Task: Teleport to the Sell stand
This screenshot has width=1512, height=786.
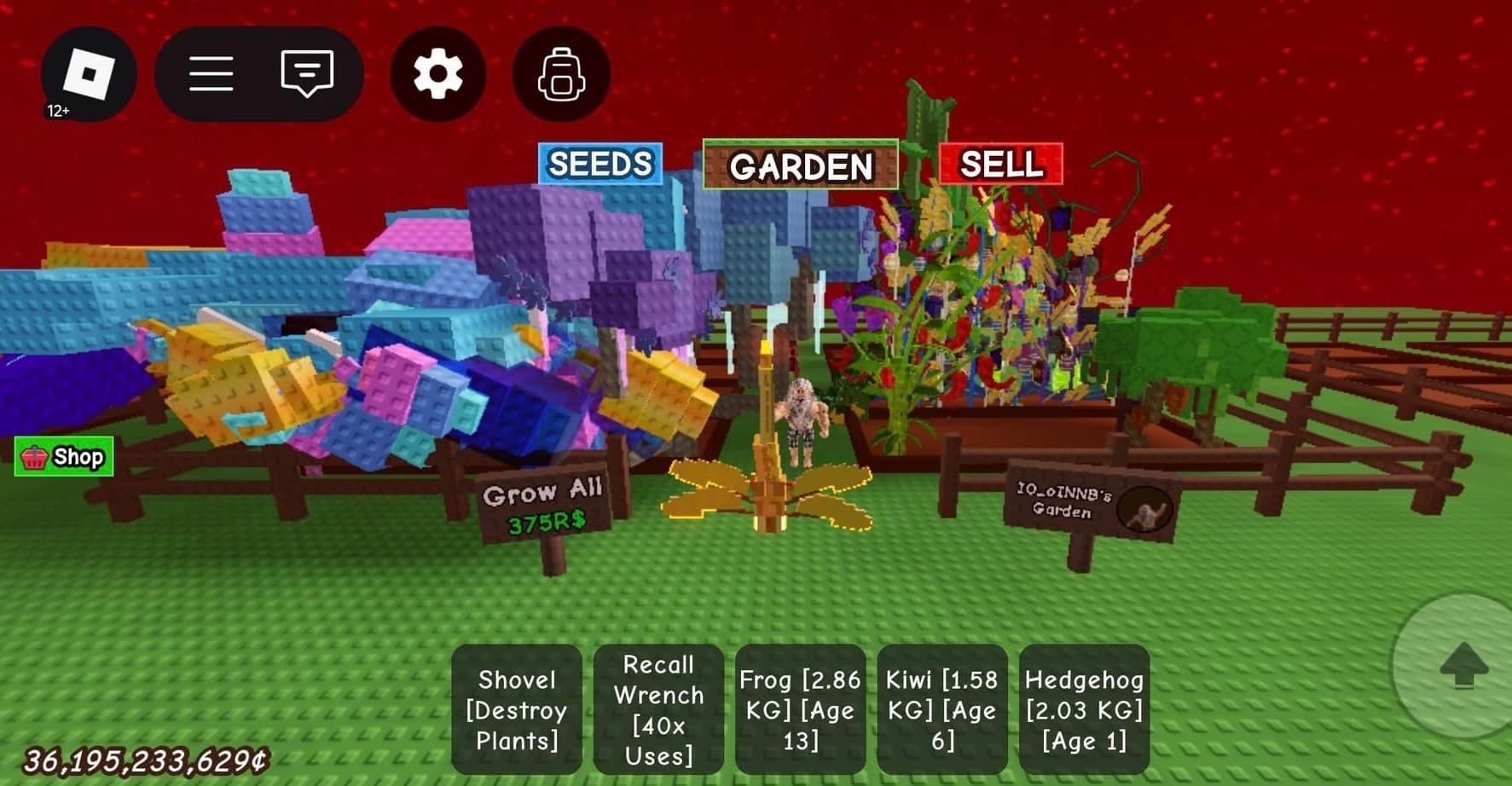Action: coord(1001,164)
